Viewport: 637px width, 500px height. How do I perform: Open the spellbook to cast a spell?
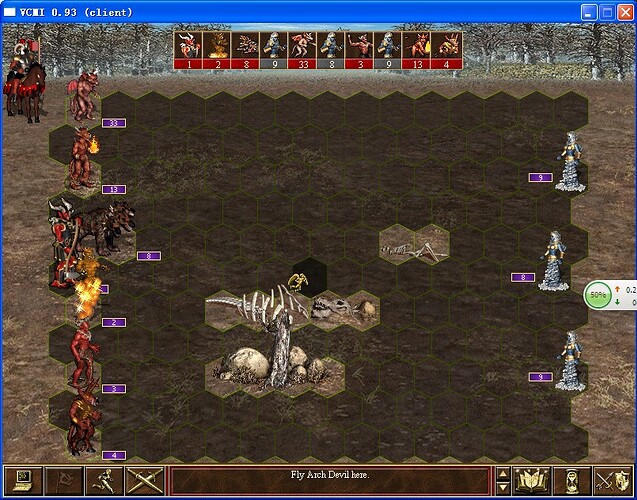[x=531, y=481]
